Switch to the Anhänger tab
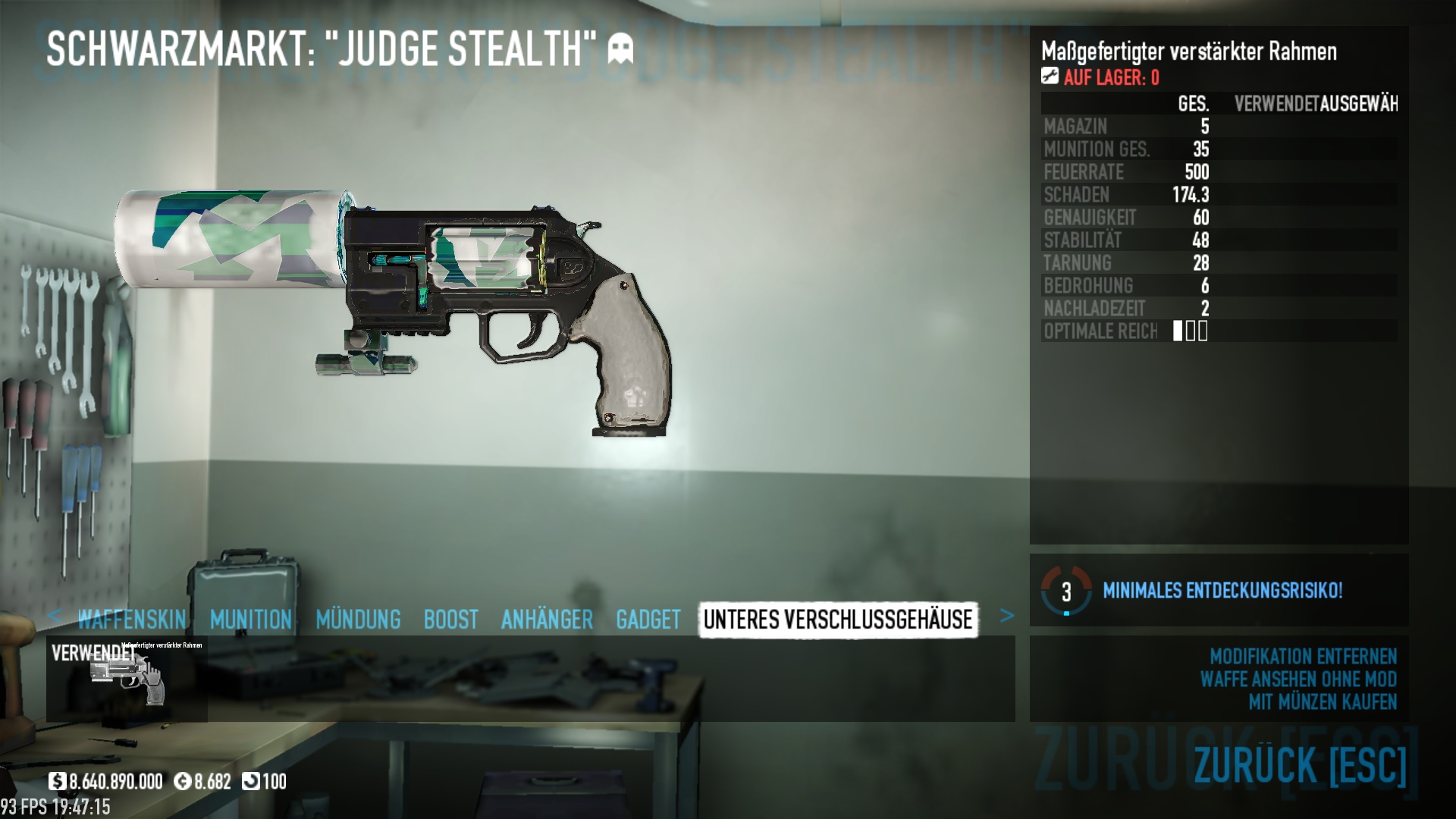Screen dimensions: 1456x819 [x=547, y=620]
